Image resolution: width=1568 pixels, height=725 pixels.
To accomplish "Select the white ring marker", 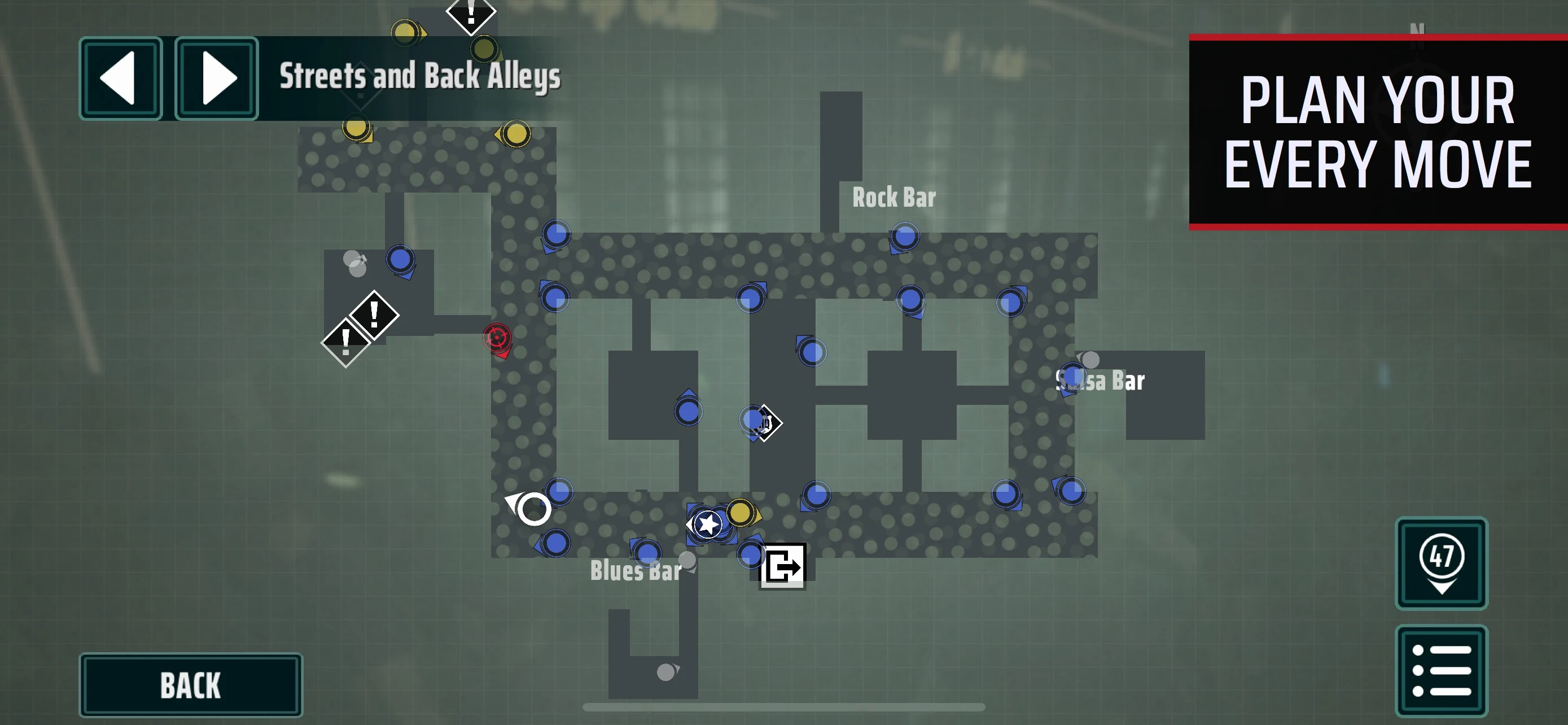I will [x=533, y=508].
